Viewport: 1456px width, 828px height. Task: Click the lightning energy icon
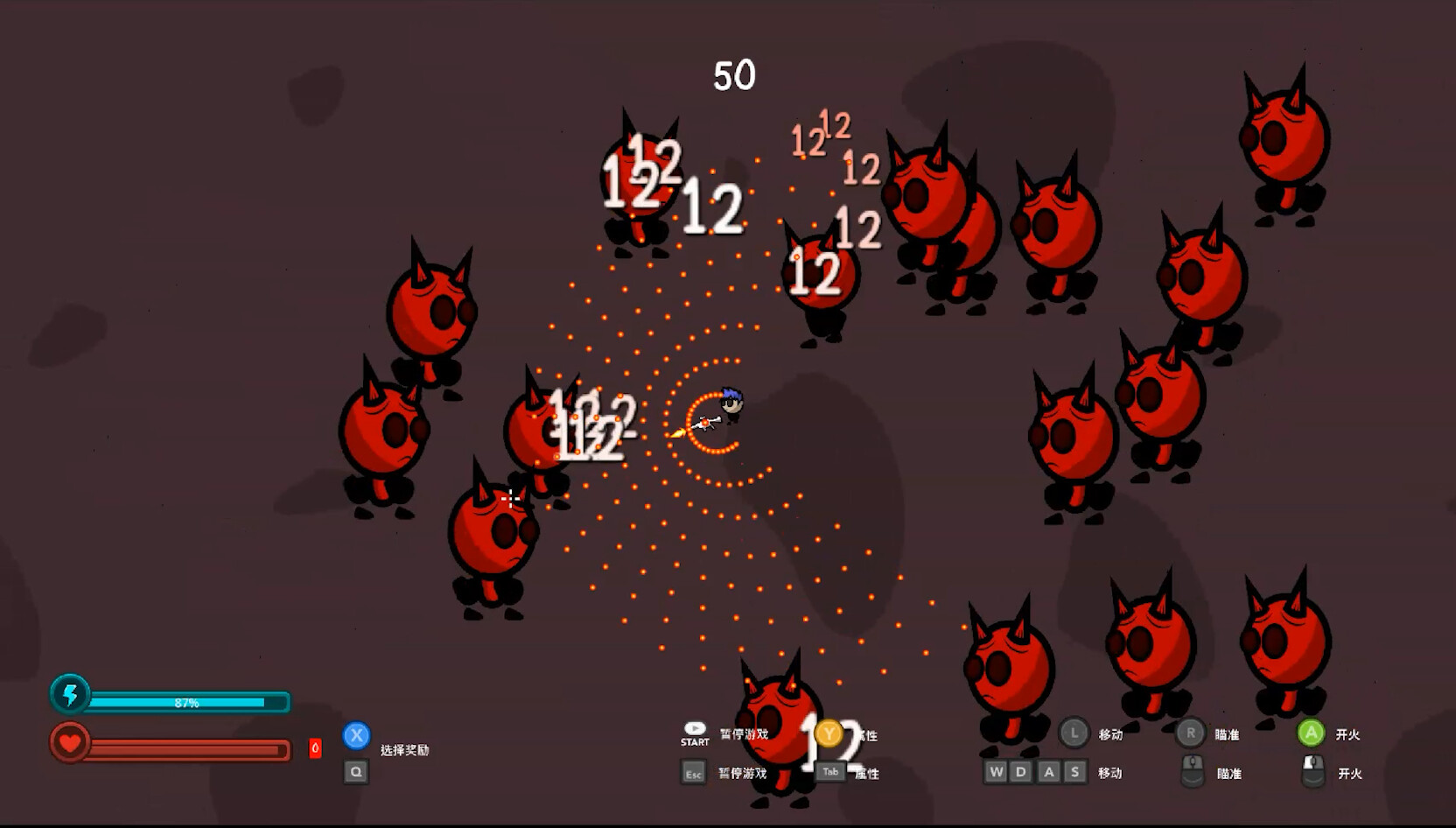72,696
